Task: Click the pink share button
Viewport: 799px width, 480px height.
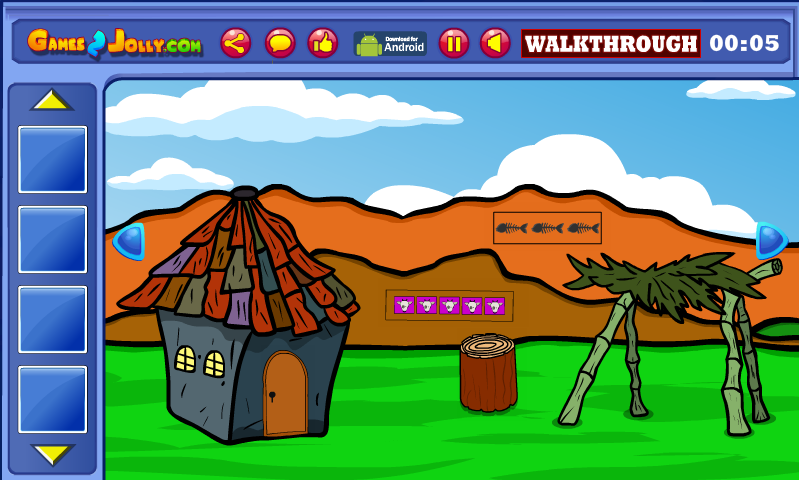Action: click(x=236, y=43)
